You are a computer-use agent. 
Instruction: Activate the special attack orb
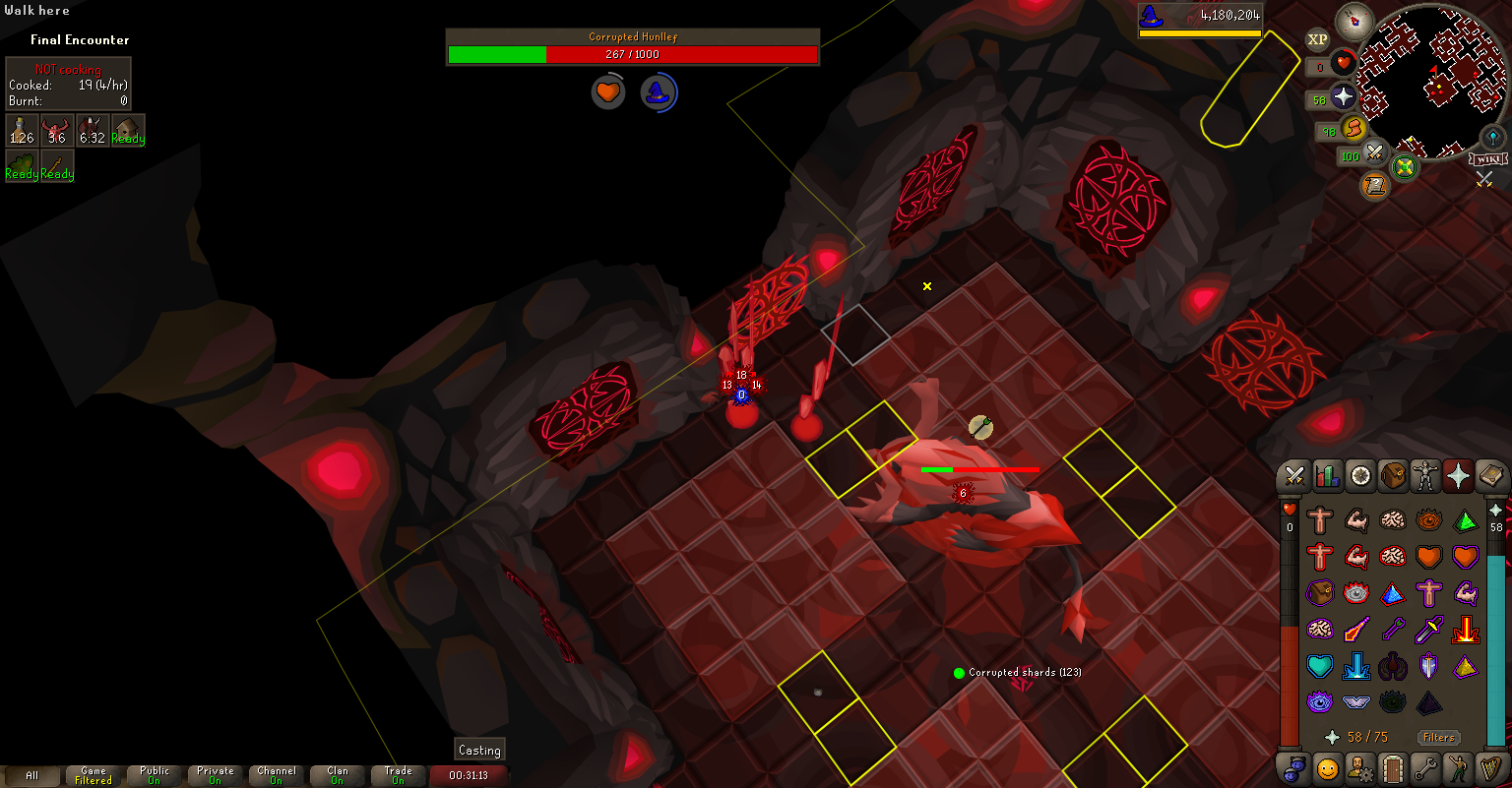click(x=1375, y=153)
